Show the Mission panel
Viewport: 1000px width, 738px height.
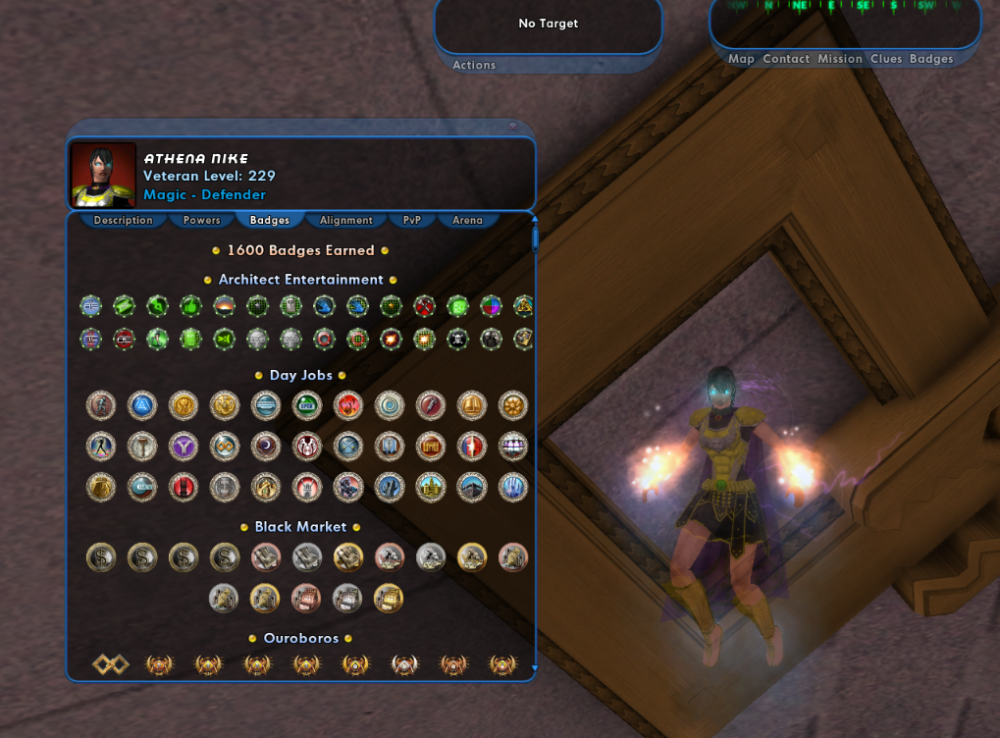click(840, 59)
